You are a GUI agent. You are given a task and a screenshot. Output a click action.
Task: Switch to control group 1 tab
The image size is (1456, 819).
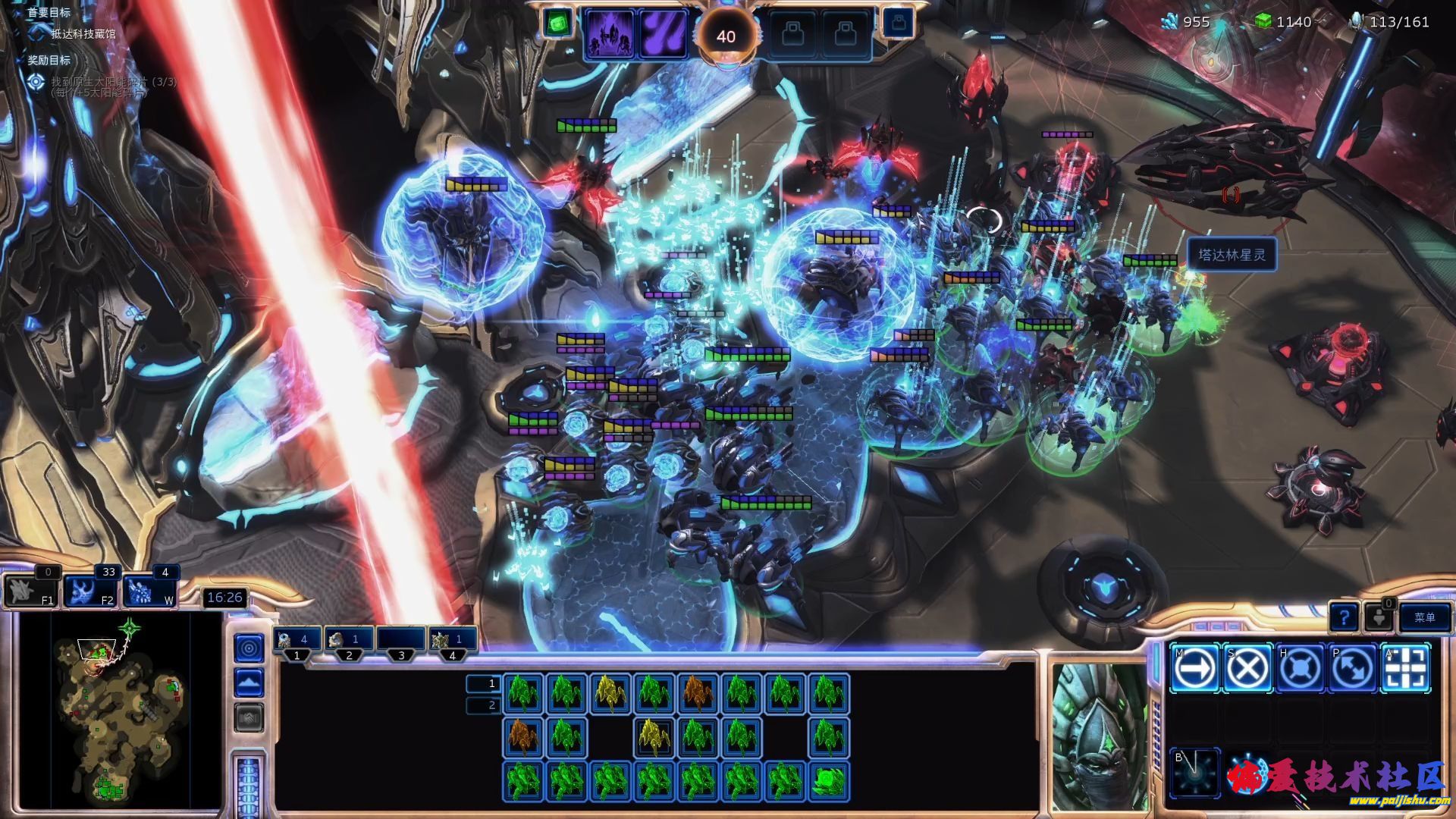coord(297,640)
